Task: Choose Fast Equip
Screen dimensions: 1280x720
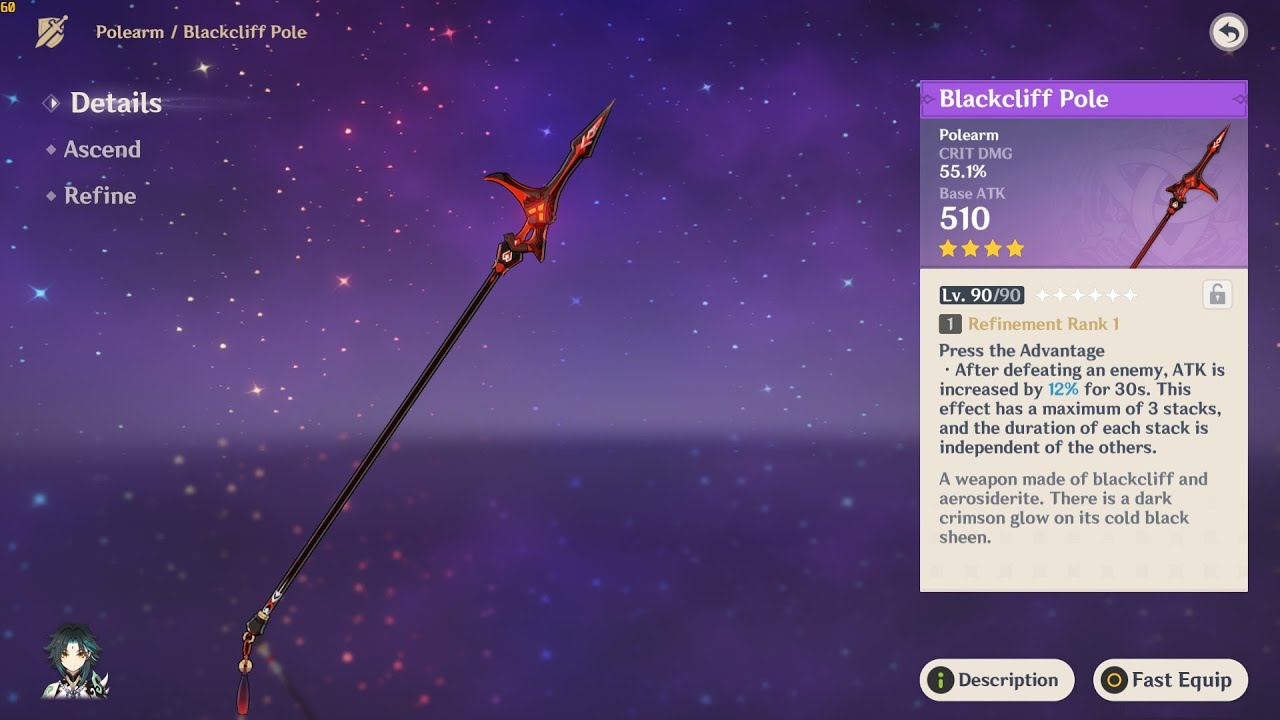Action: pos(1169,680)
